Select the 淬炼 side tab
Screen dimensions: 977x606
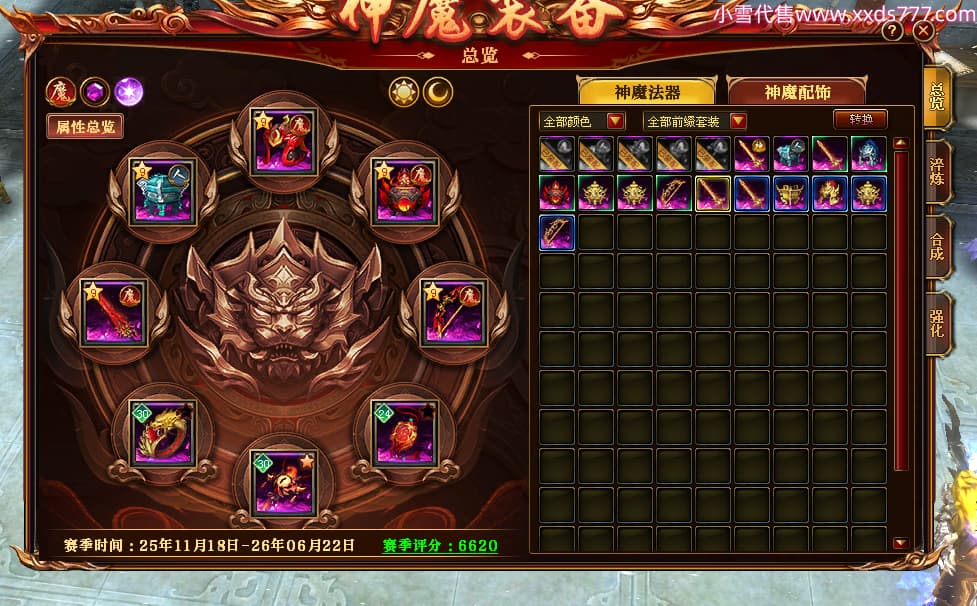point(937,172)
